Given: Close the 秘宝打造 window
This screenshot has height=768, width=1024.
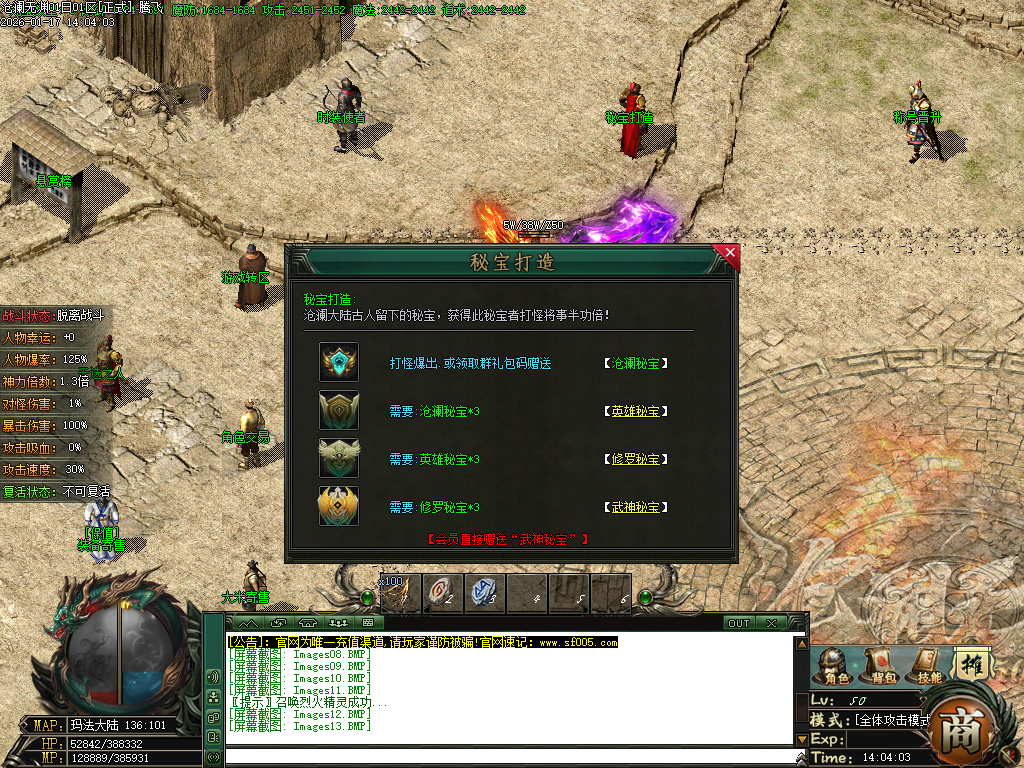Looking at the screenshot, I should [x=730, y=254].
